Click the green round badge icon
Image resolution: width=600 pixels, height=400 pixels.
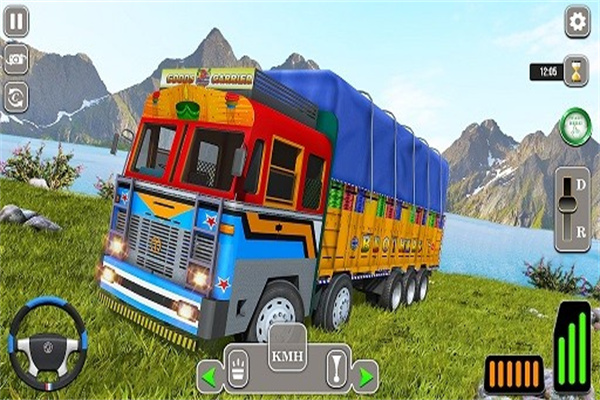point(575,125)
